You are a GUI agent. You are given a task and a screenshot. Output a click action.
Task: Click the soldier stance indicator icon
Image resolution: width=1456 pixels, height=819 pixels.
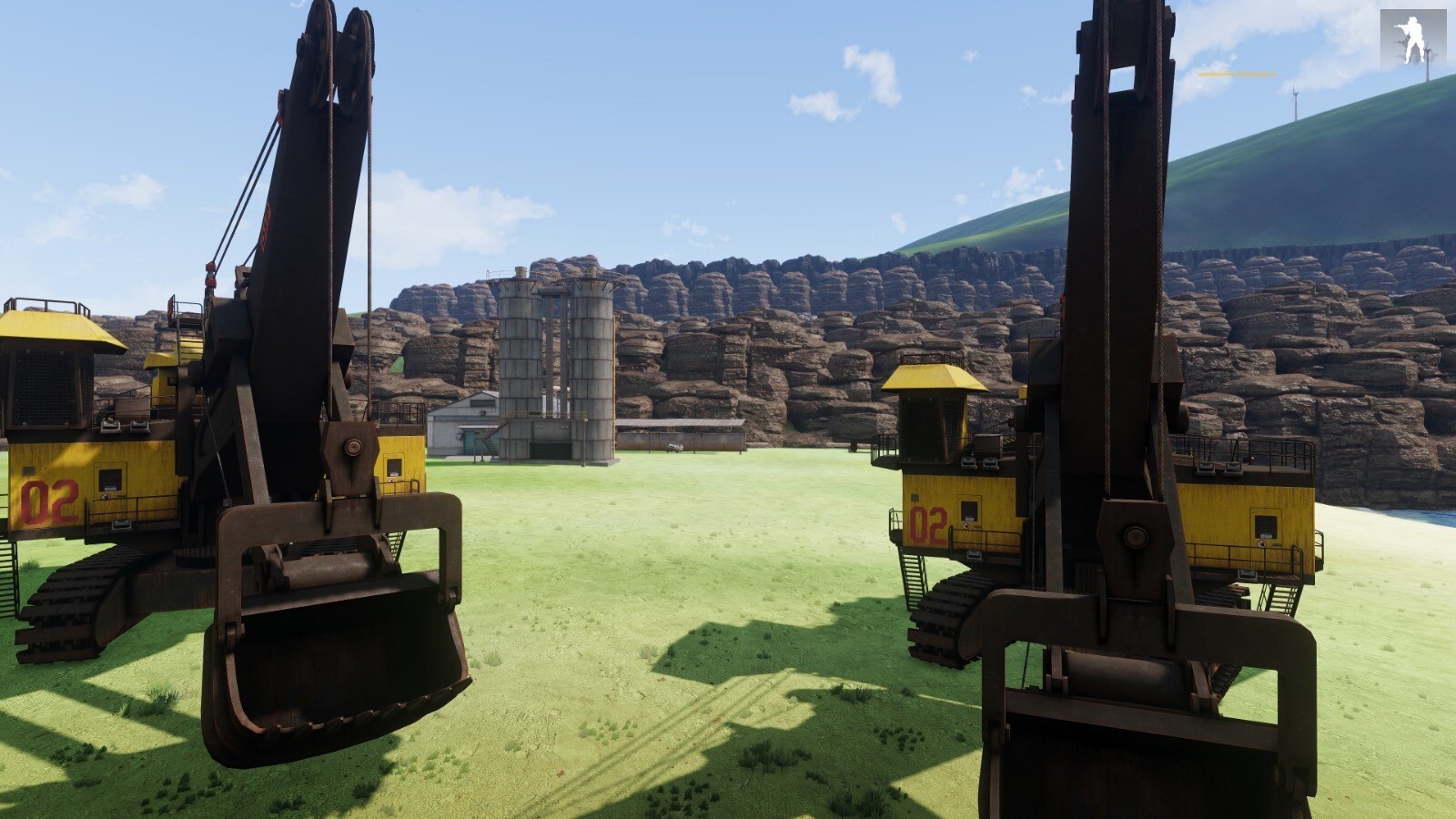click(x=1412, y=38)
